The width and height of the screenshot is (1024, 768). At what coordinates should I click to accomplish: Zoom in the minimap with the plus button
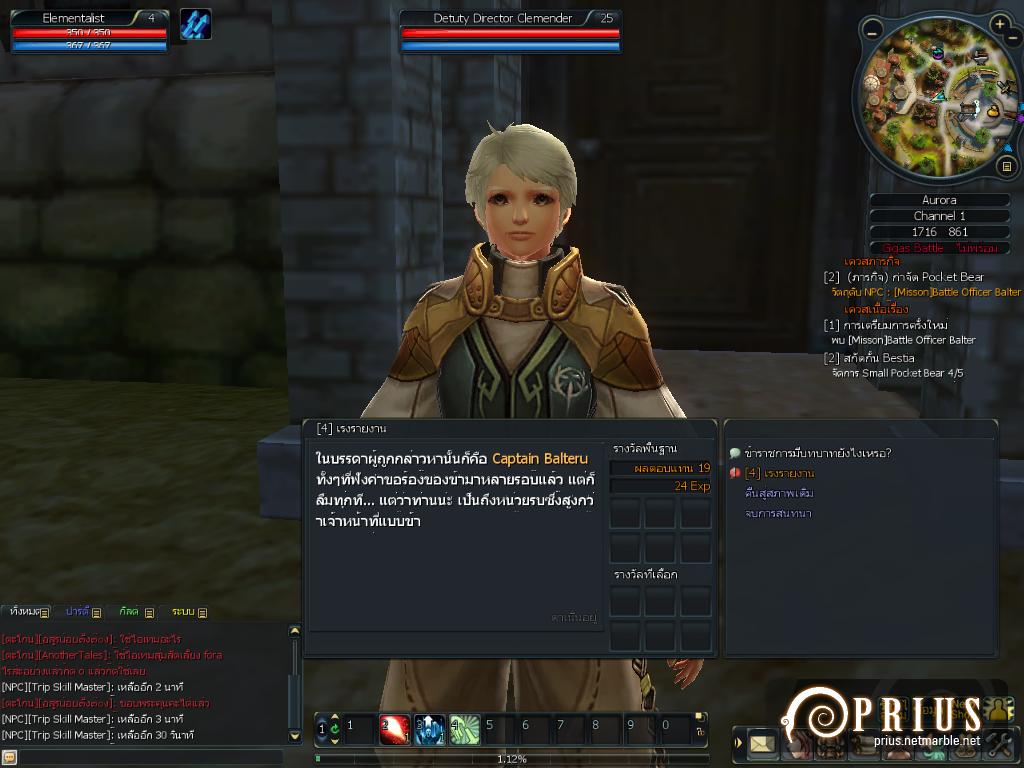(1000, 24)
